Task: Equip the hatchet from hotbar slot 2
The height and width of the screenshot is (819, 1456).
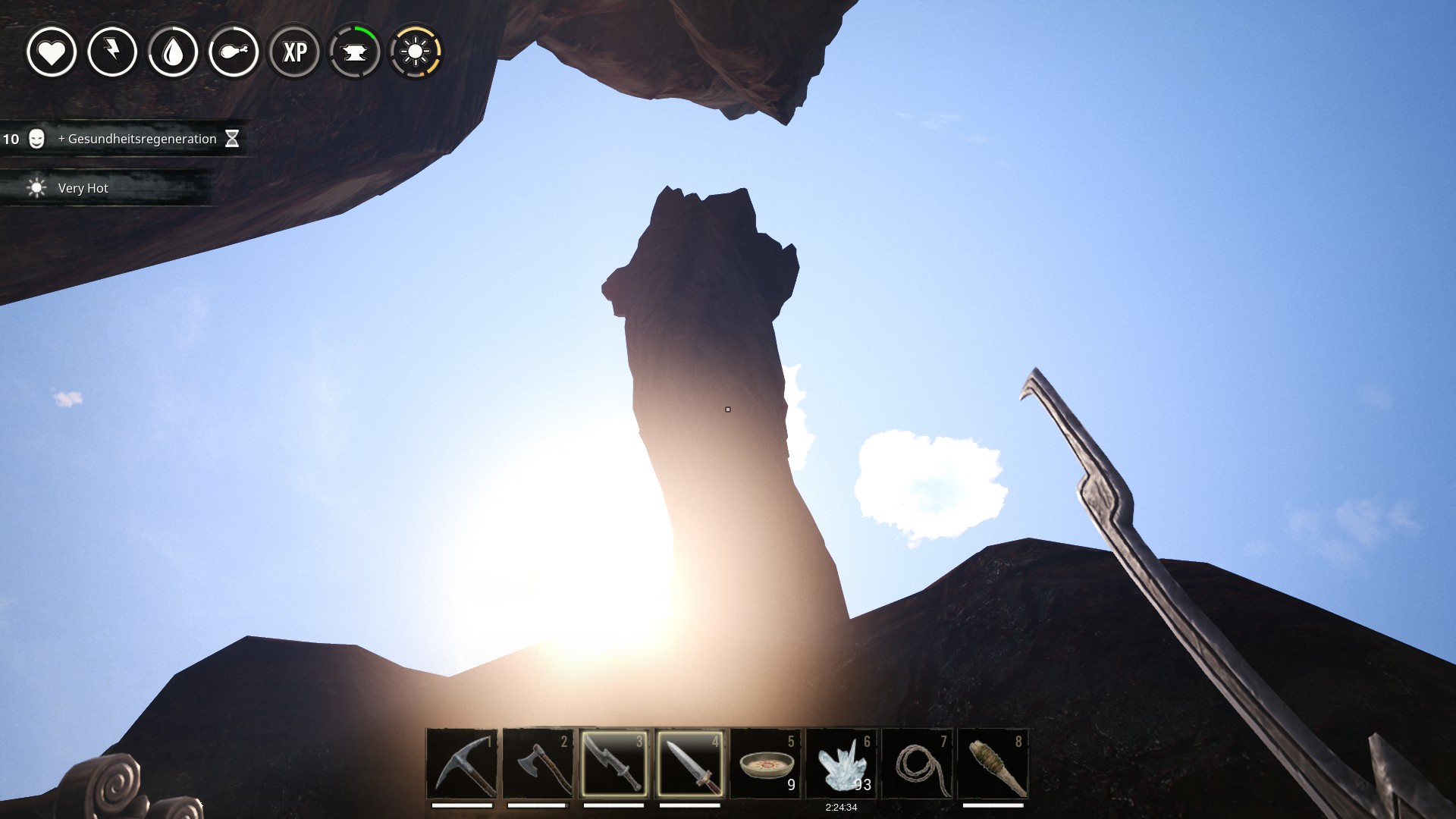Action: [538, 764]
